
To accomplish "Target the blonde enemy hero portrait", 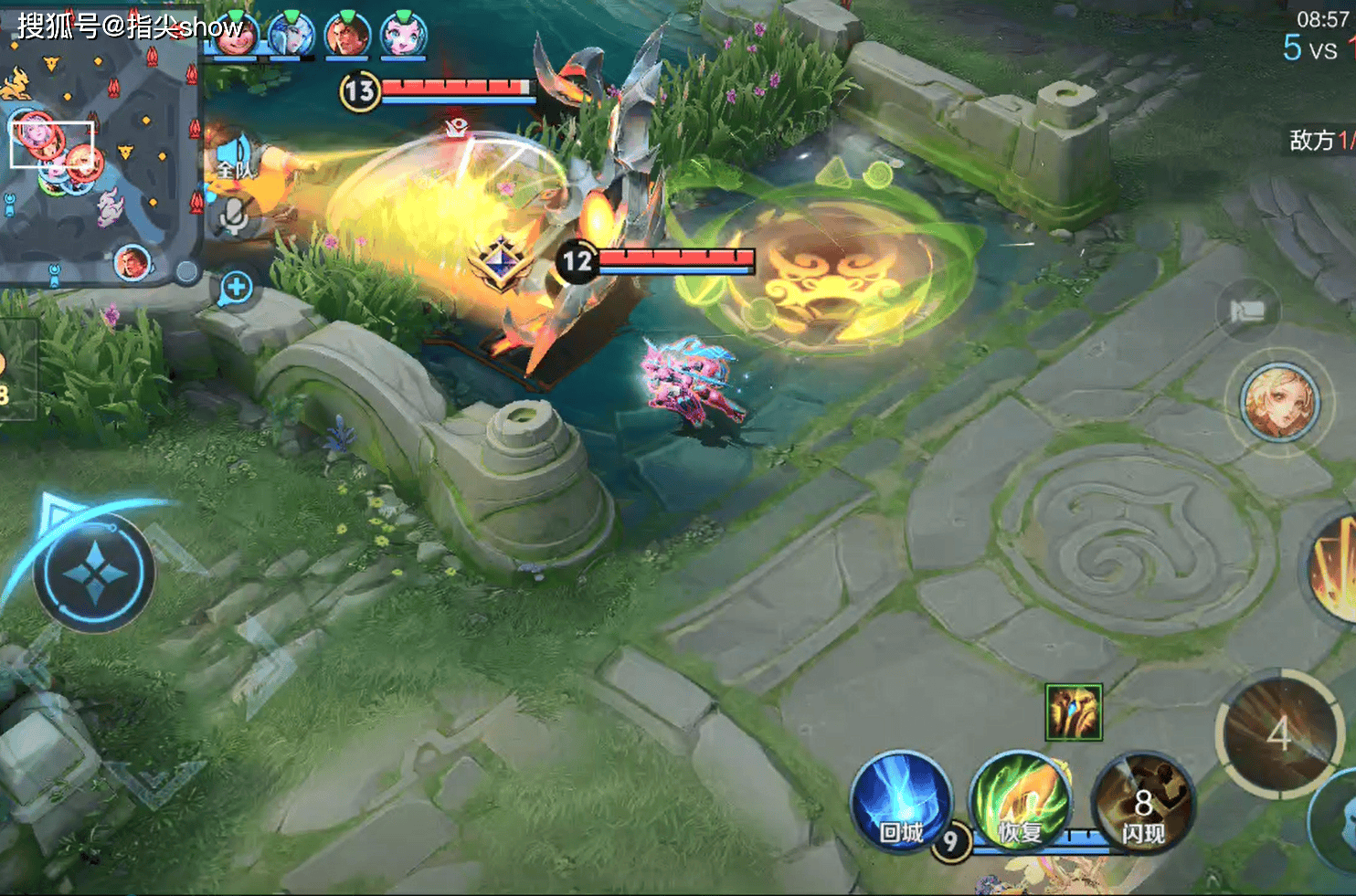I will coord(1280,403).
